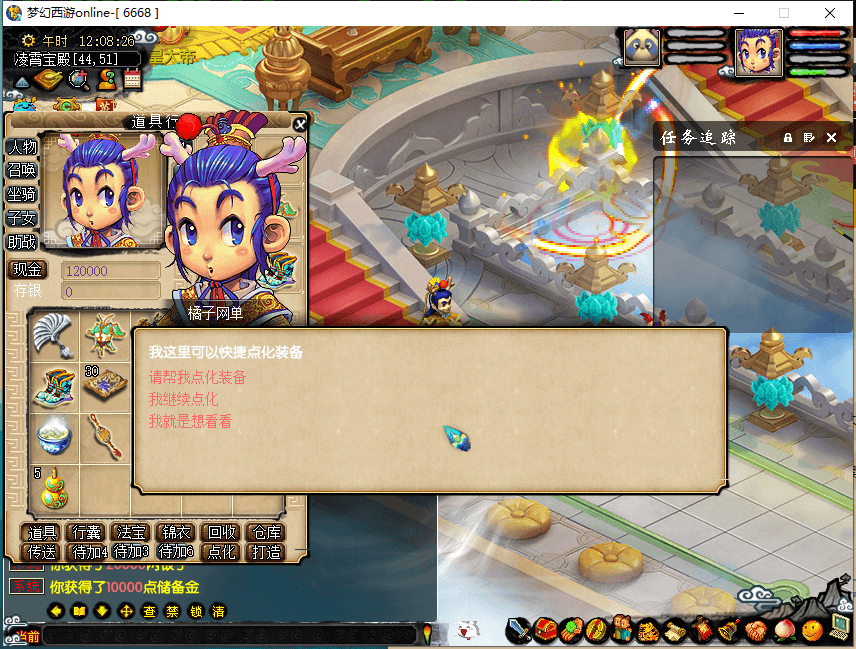This screenshot has height=649, width=856.
Task: Select the '我继续点化' reply
Action: click(183, 399)
